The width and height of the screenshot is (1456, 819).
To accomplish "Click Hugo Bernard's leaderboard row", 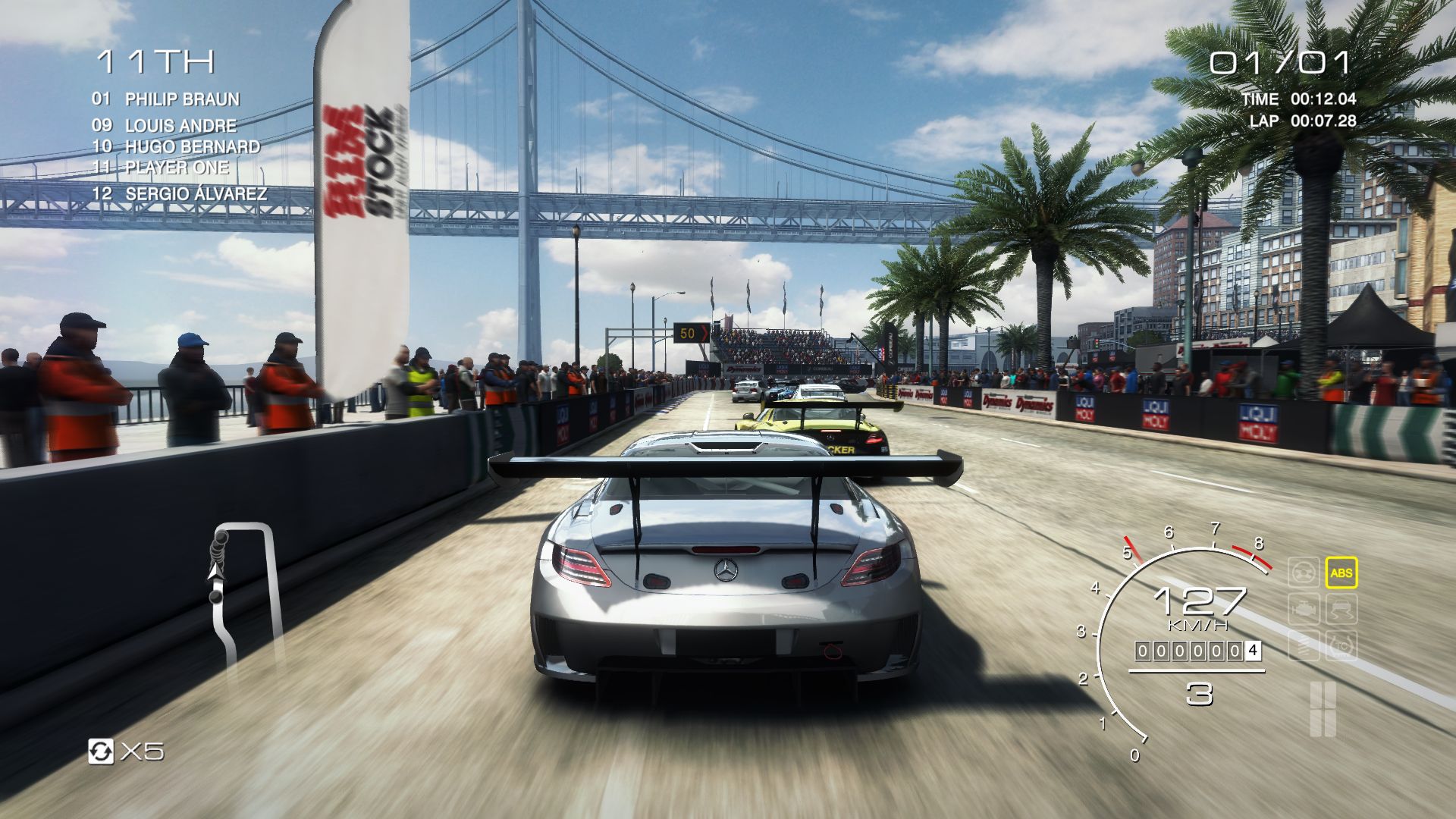I will click(176, 146).
